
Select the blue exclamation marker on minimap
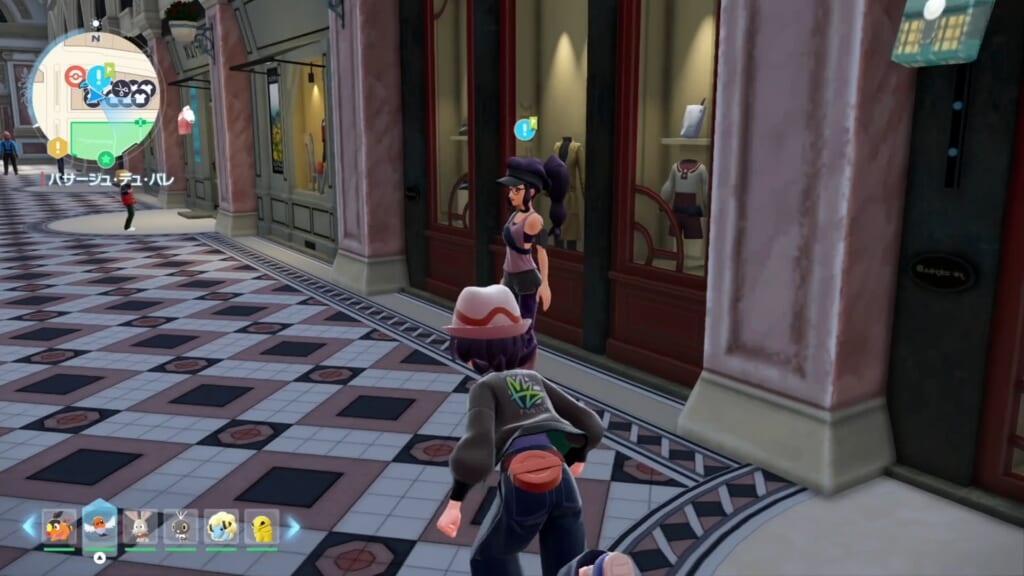click(x=97, y=76)
